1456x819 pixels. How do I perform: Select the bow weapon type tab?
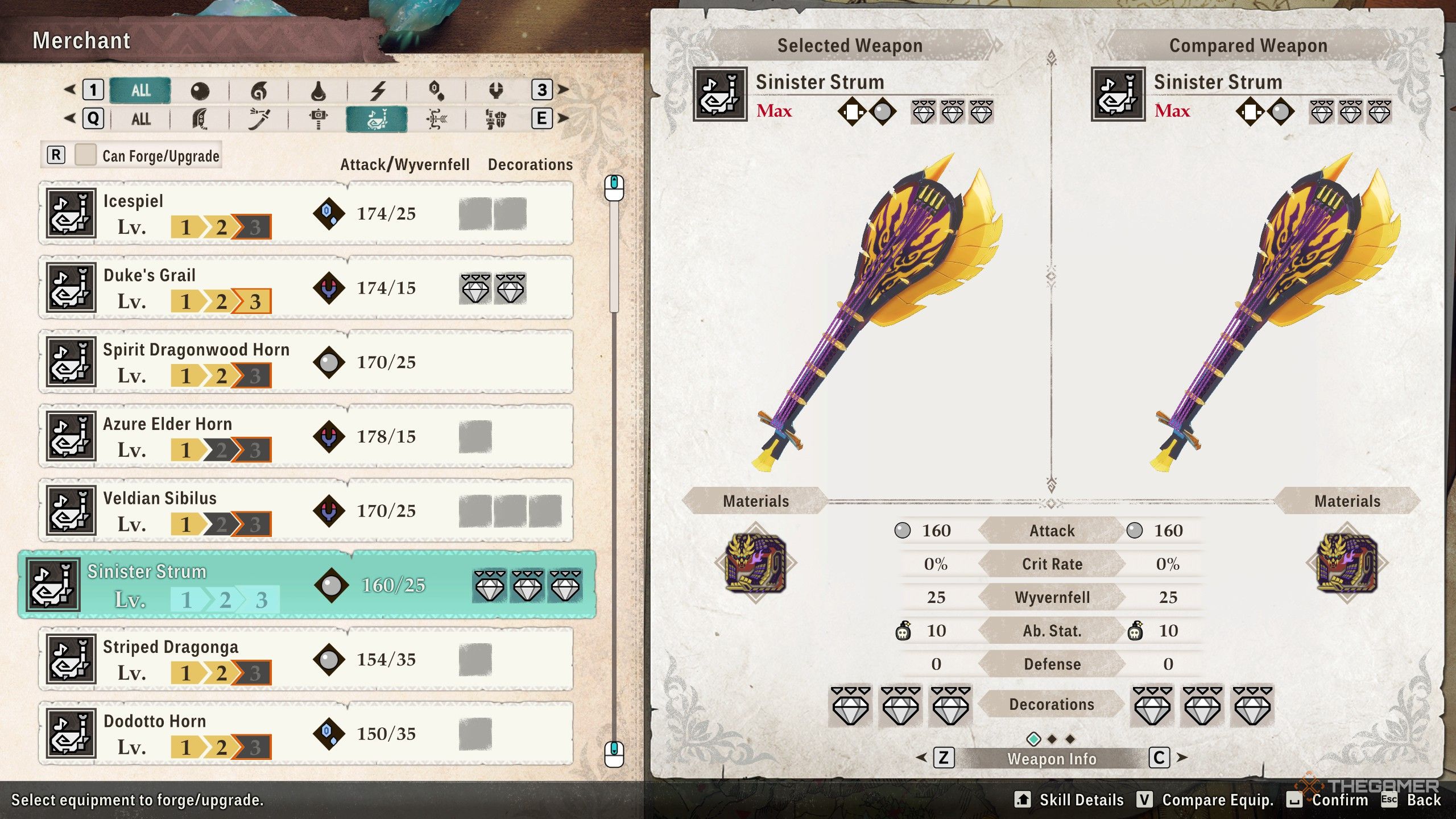436,119
